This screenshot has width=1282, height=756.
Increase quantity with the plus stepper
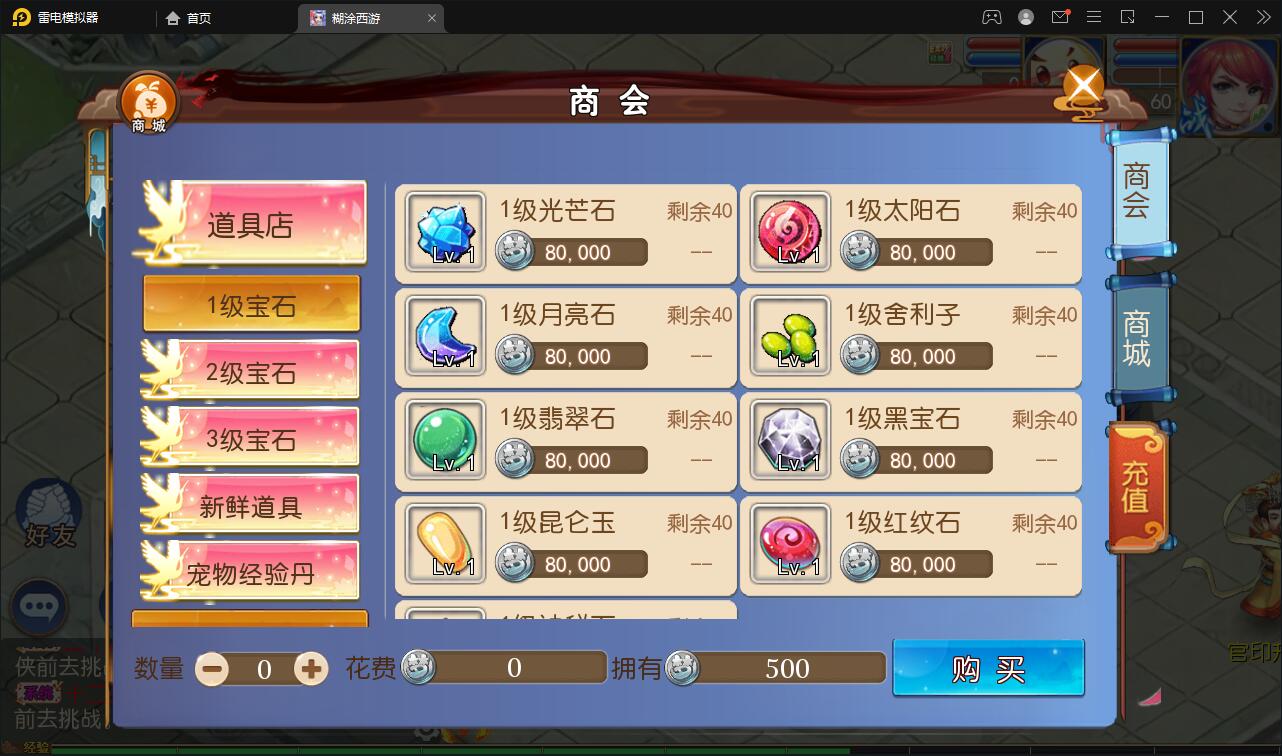tap(310, 668)
